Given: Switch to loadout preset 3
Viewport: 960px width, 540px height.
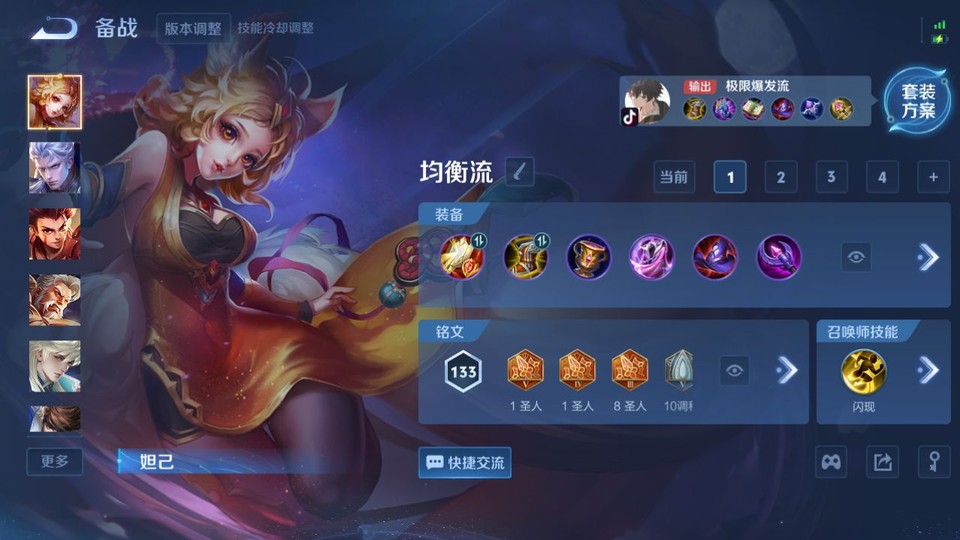Looking at the screenshot, I should tap(831, 177).
